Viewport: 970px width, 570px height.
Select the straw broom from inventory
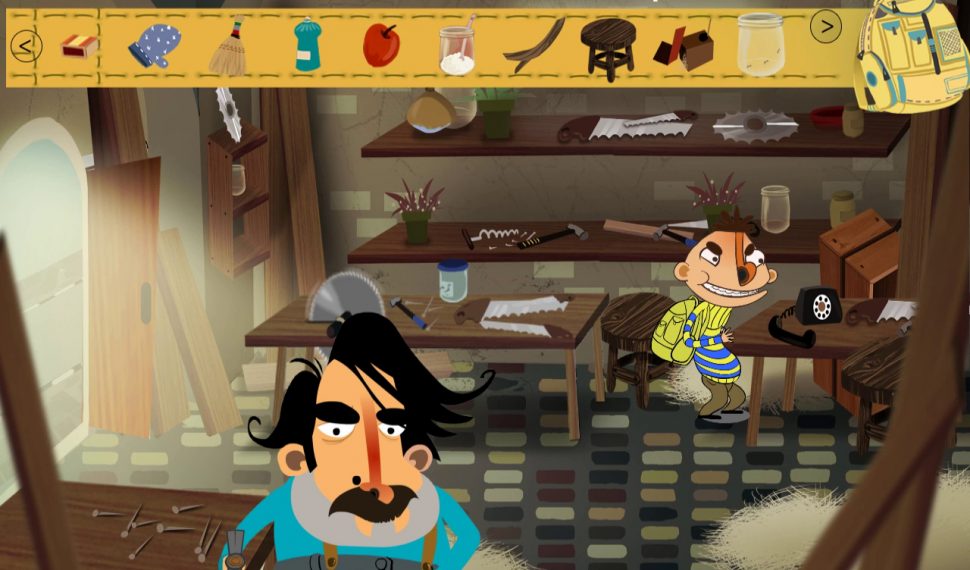[x=229, y=46]
